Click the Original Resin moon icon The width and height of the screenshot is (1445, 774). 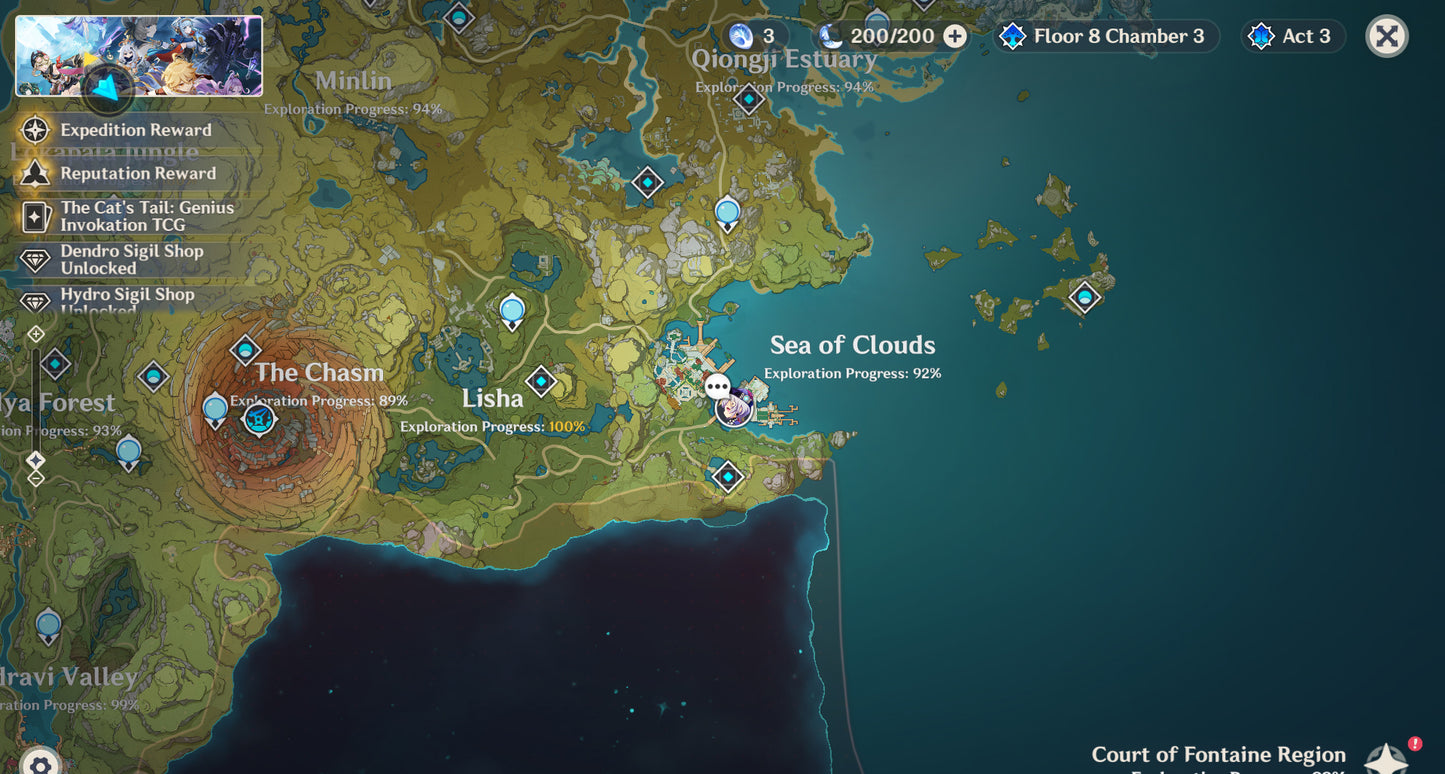pyautogui.click(x=832, y=36)
